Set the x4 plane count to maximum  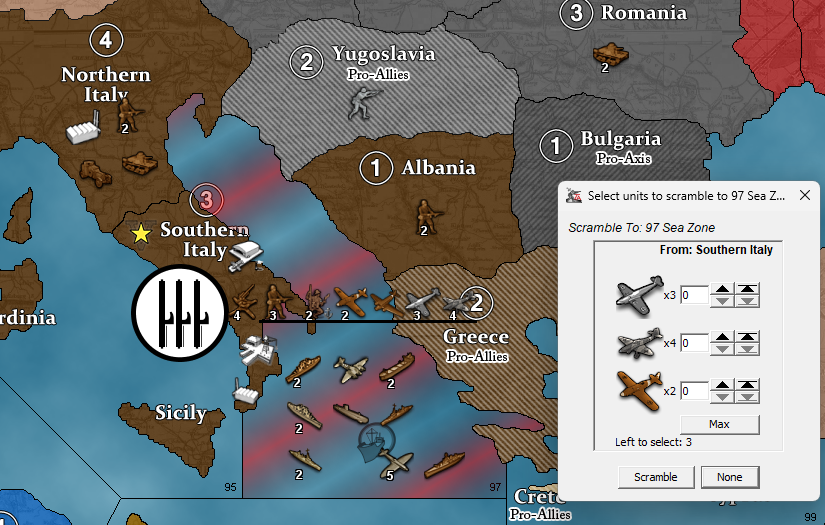748,337
